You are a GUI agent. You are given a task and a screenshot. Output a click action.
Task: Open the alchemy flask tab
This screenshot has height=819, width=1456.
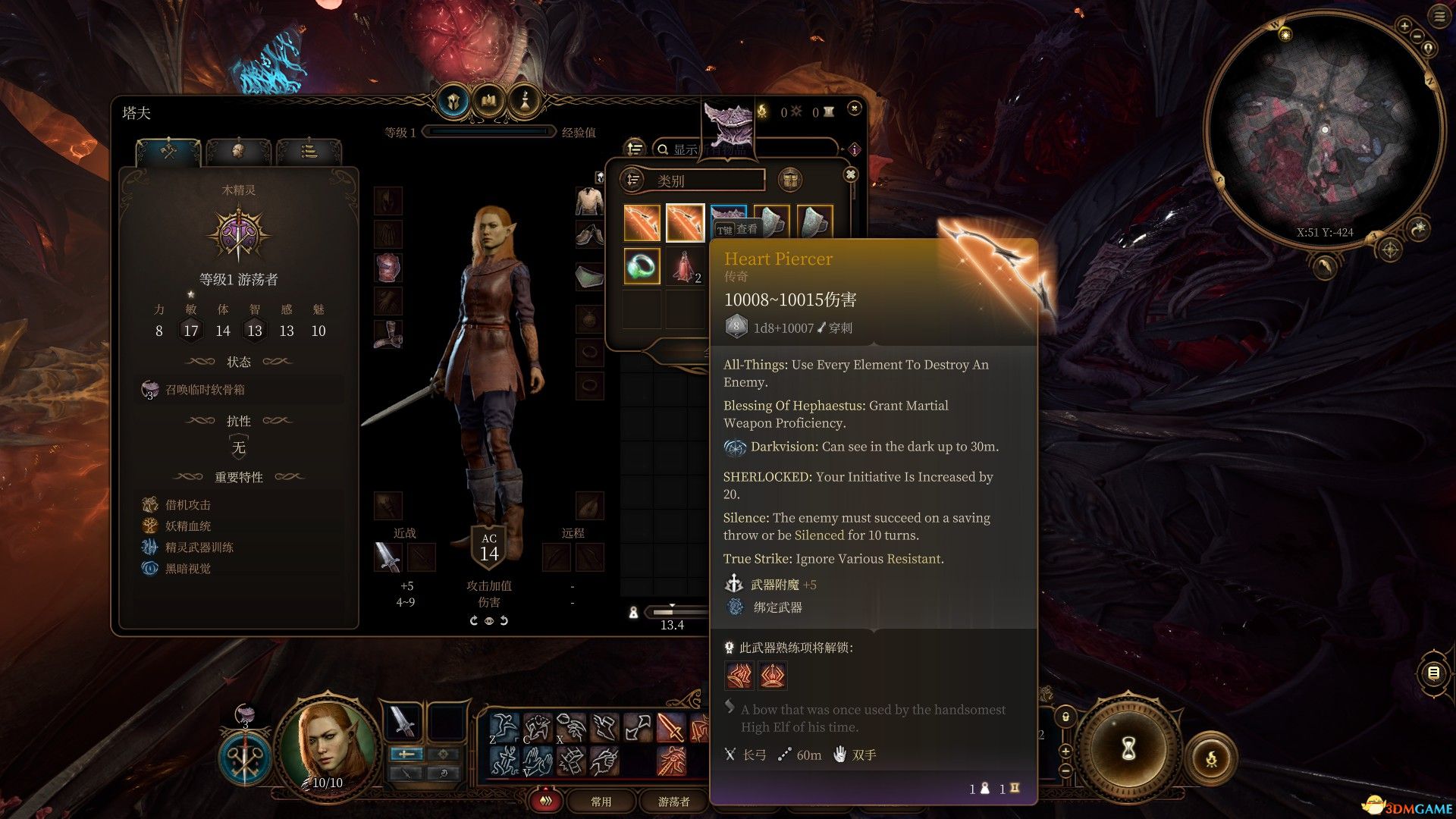pos(524,101)
